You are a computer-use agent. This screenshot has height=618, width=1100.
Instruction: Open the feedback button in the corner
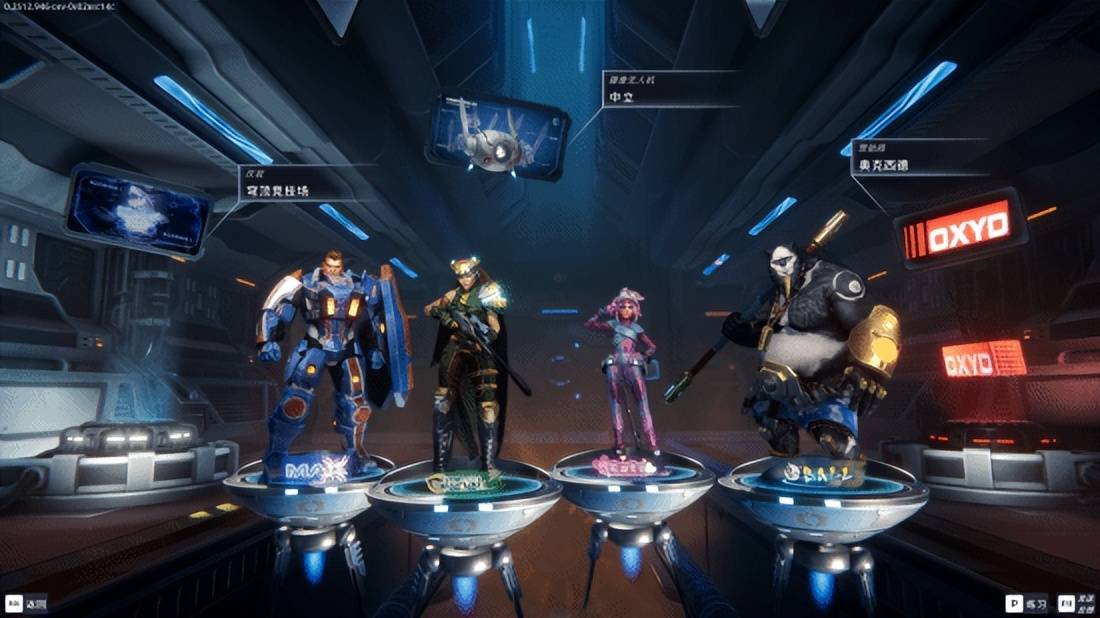coord(1078,603)
